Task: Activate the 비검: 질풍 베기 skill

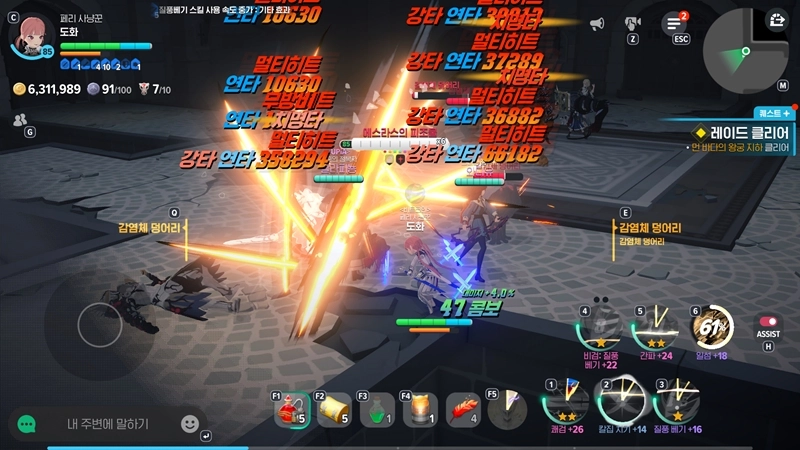Action: pos(601,328)
